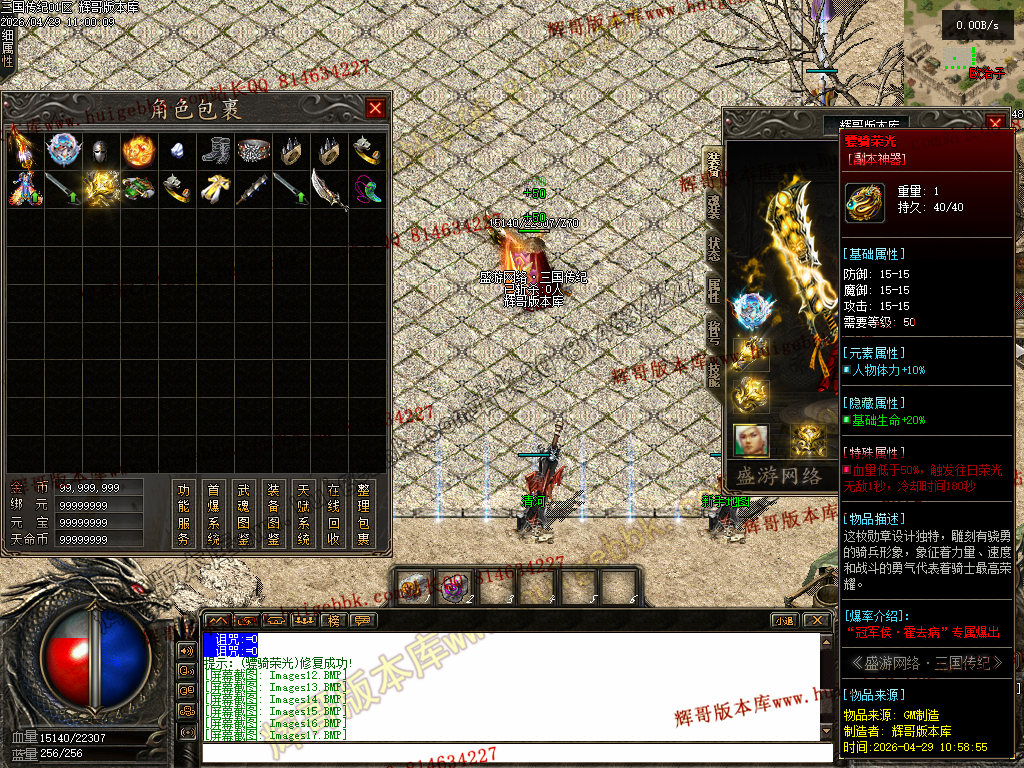Open the 装备图鉴 codex
1024x768 pixels.
273,514
